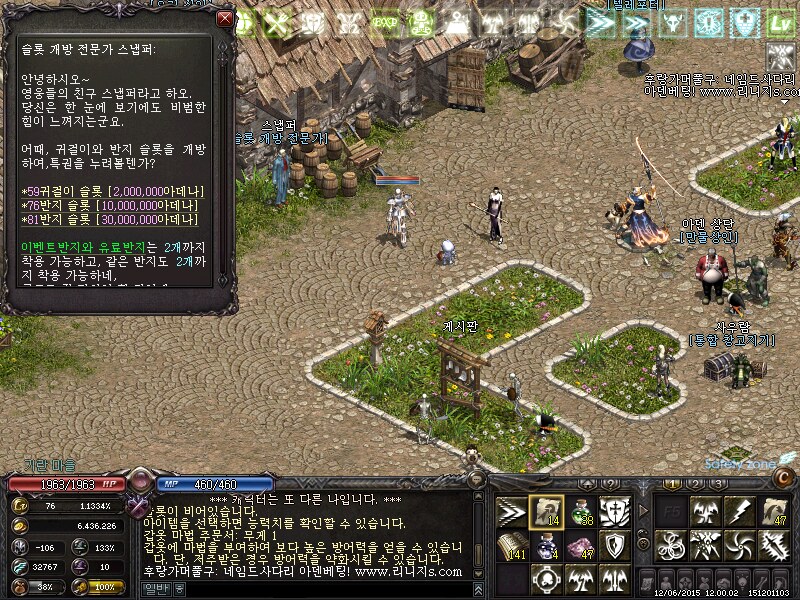800x600 pixels.
Task: Use the highlighted scroll with 14 count
Action: tap(546, 512)
